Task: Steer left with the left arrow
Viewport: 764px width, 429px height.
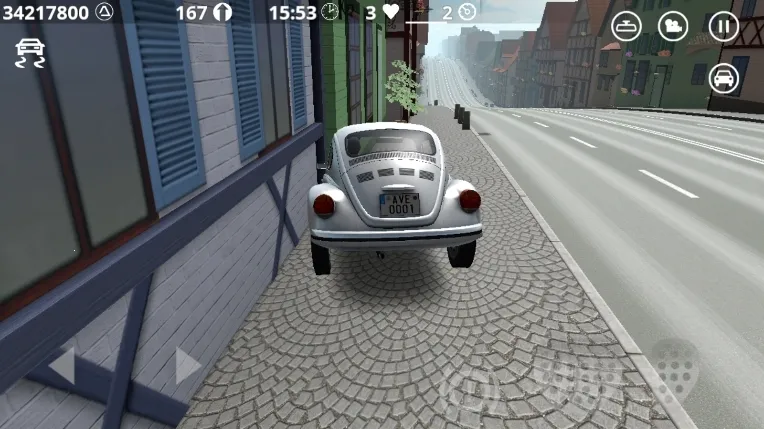Action: coord(62,365)
